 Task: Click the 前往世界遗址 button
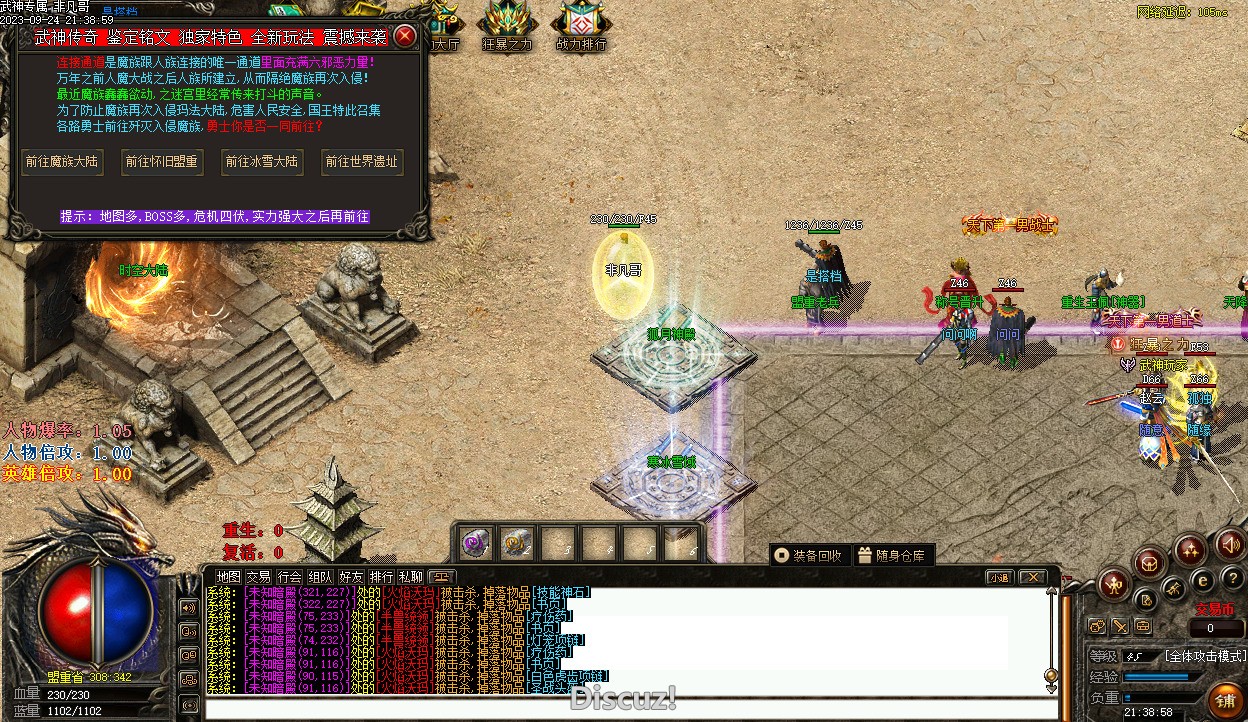coord(362,162)
